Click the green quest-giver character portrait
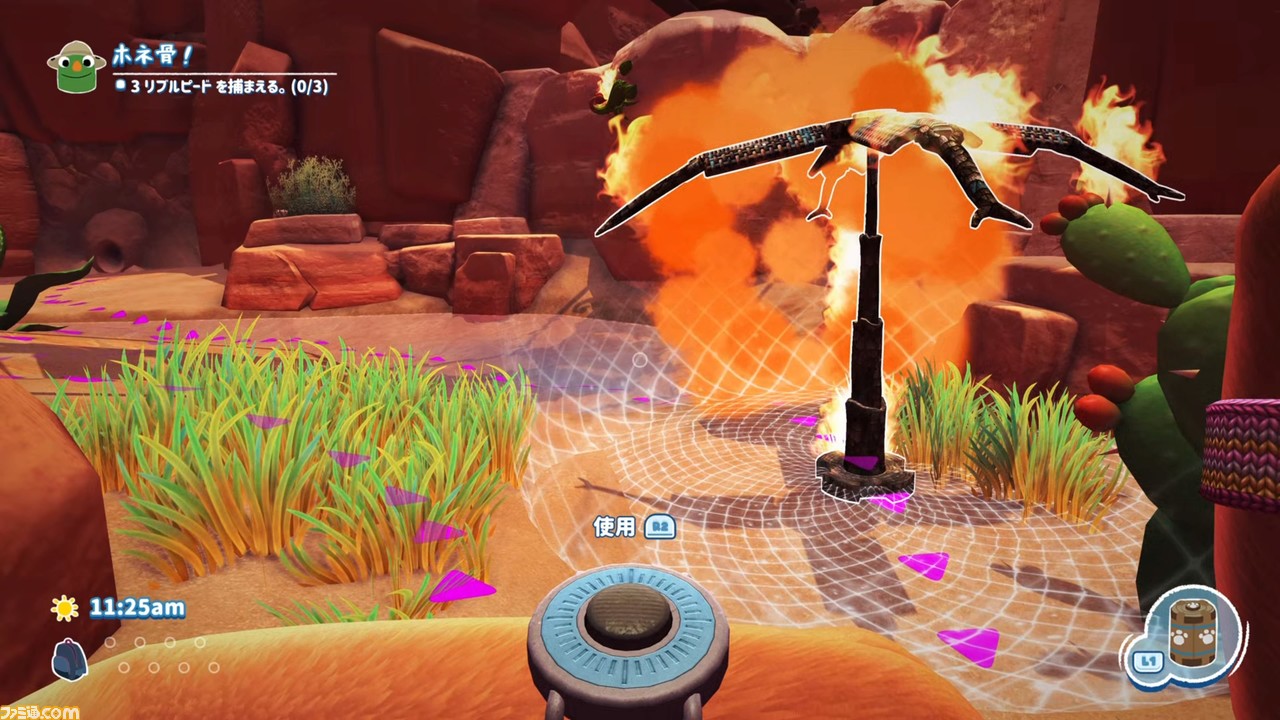Viewport: 1280px width, 720px height. pyautogui.click(x=76, y=67)
